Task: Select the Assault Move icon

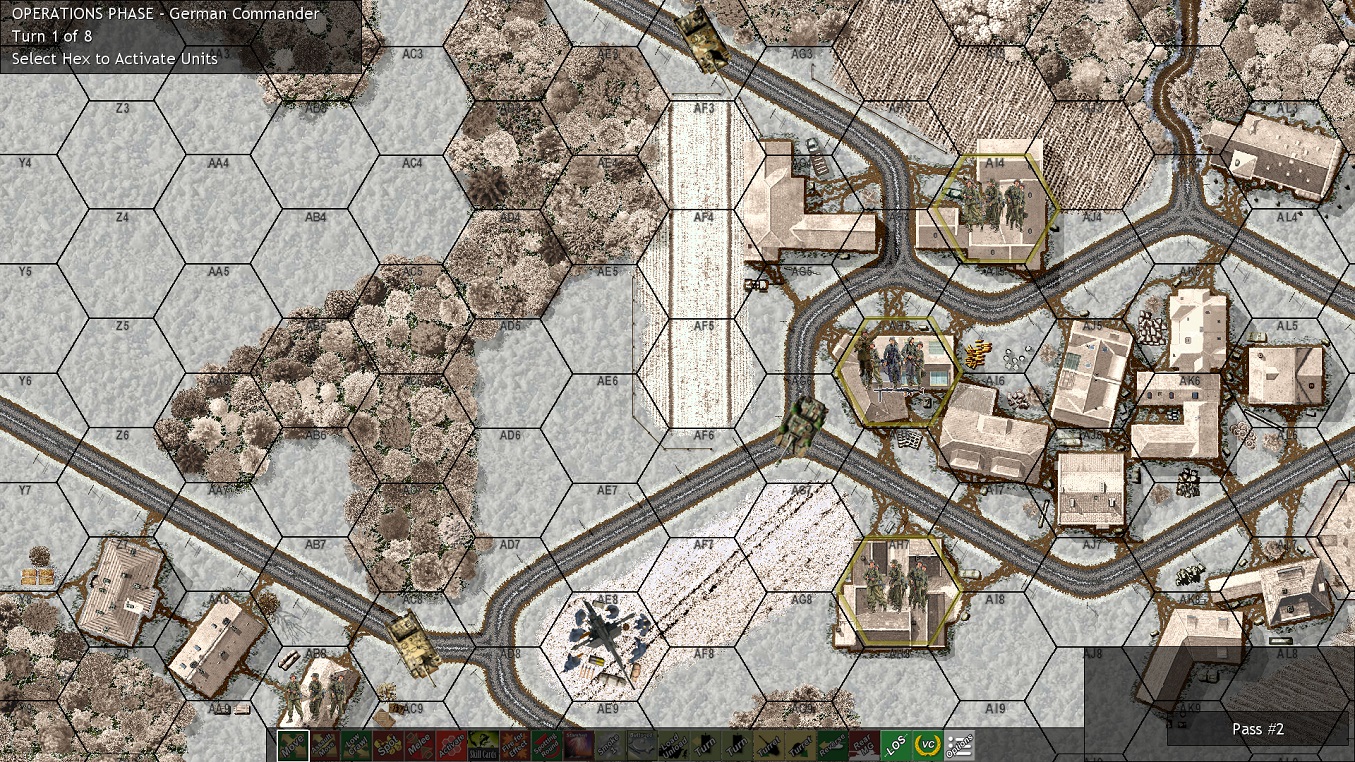Action: pyautogui.click(x=325, y=743)
